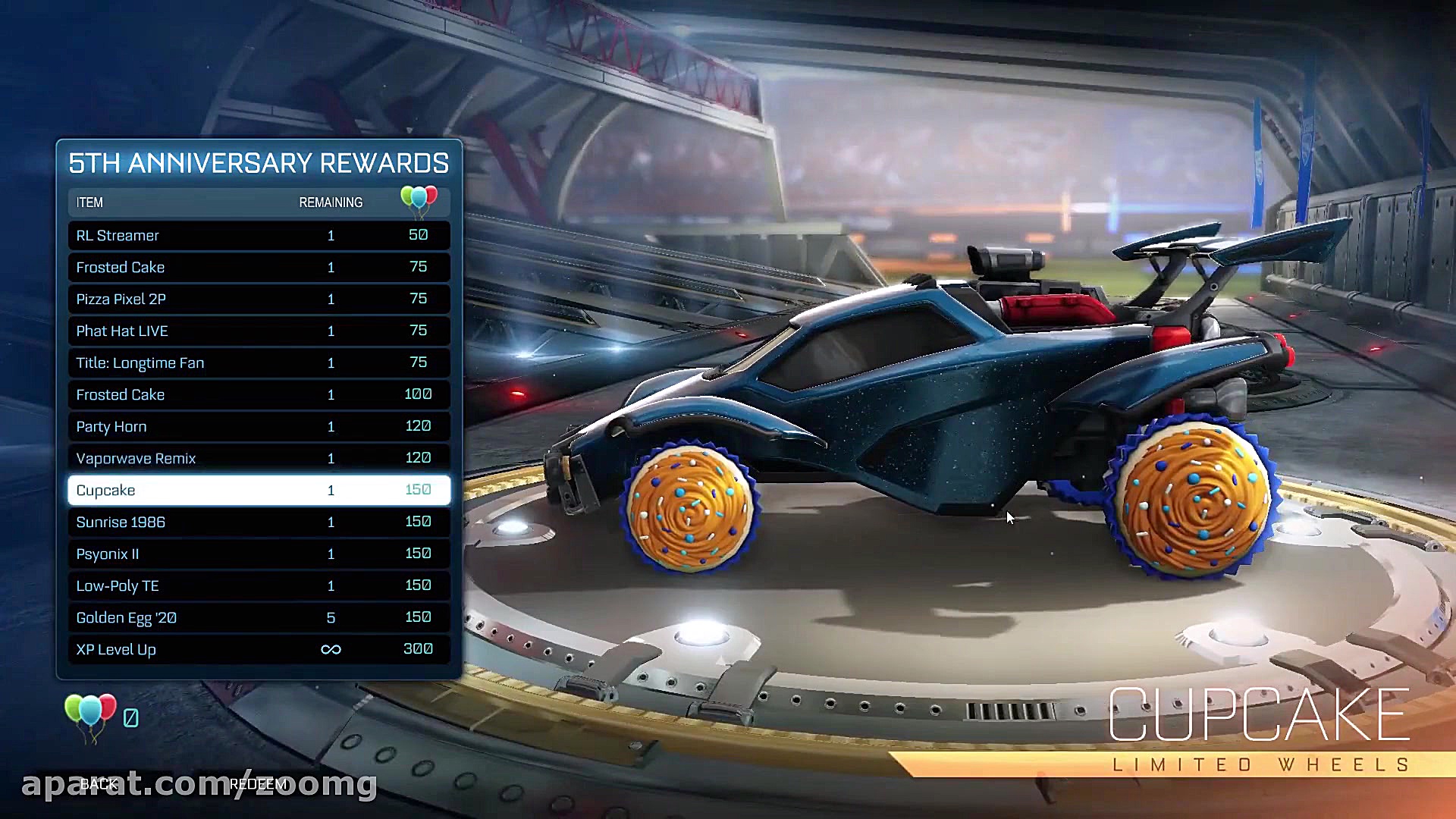Image resolution: width=1456 pixels, height=819 pixels.
Task: Choose the Low-Poly TE reward
Action: tap(258, 585)
